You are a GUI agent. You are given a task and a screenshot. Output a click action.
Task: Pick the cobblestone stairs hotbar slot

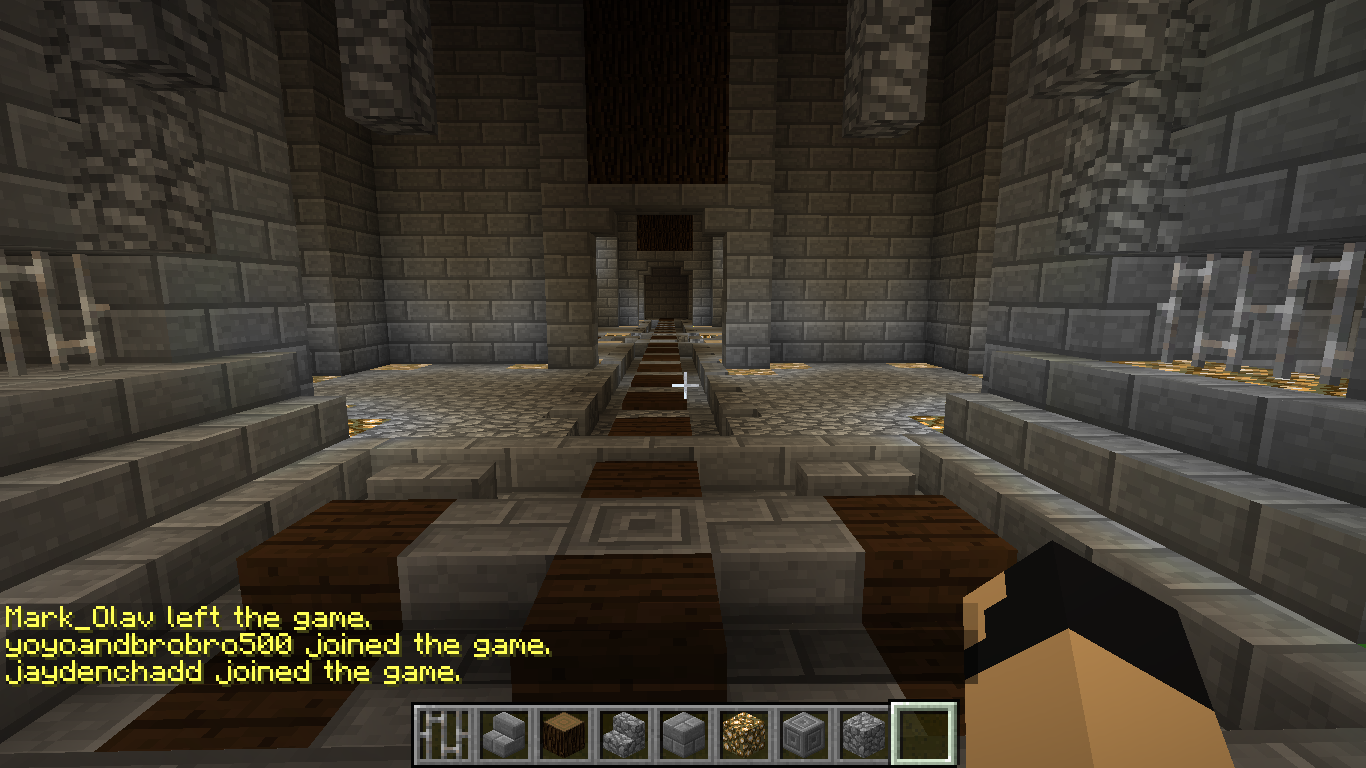click(622, 736)
